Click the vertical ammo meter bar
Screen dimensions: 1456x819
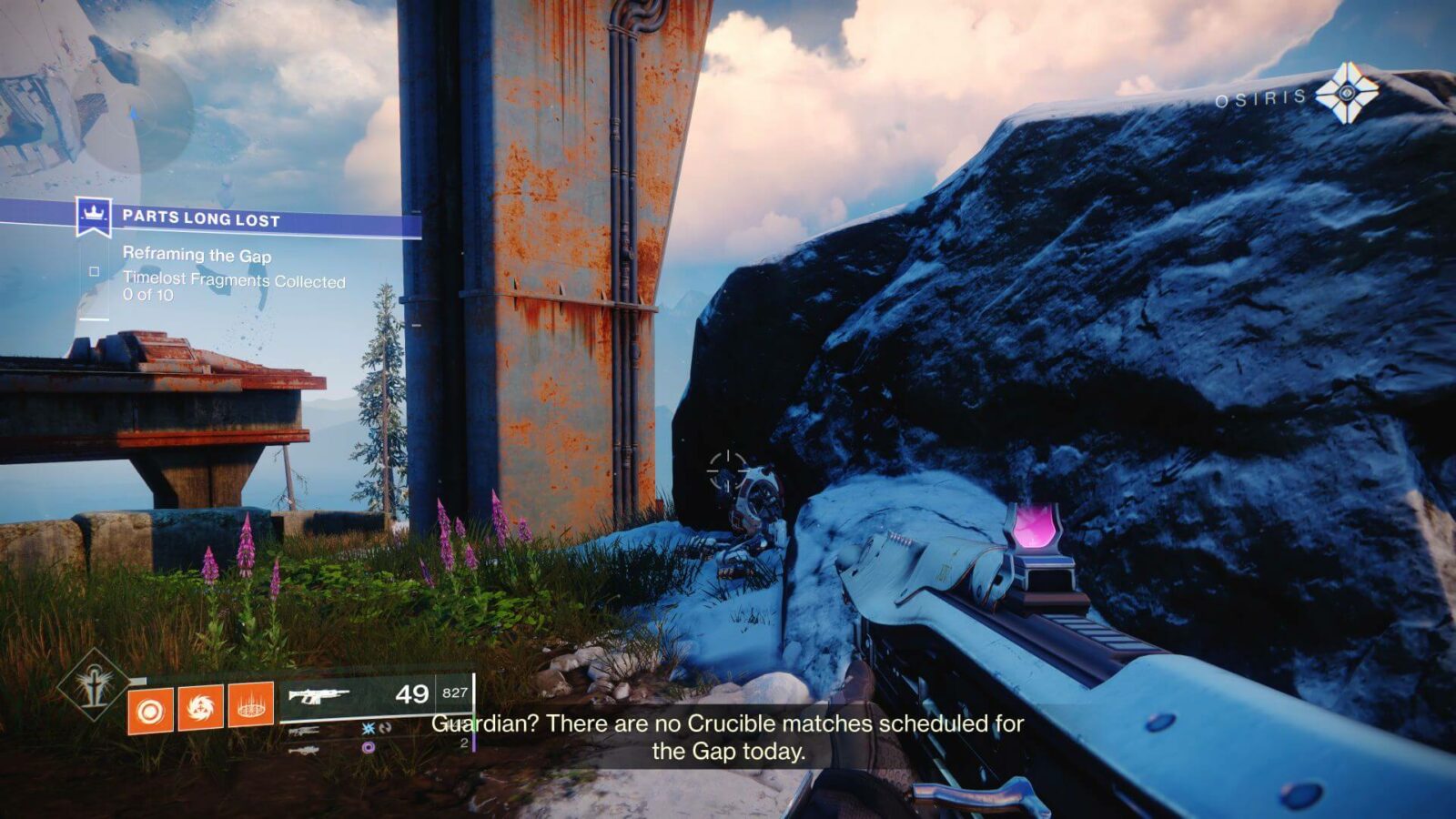coord(474,710)
